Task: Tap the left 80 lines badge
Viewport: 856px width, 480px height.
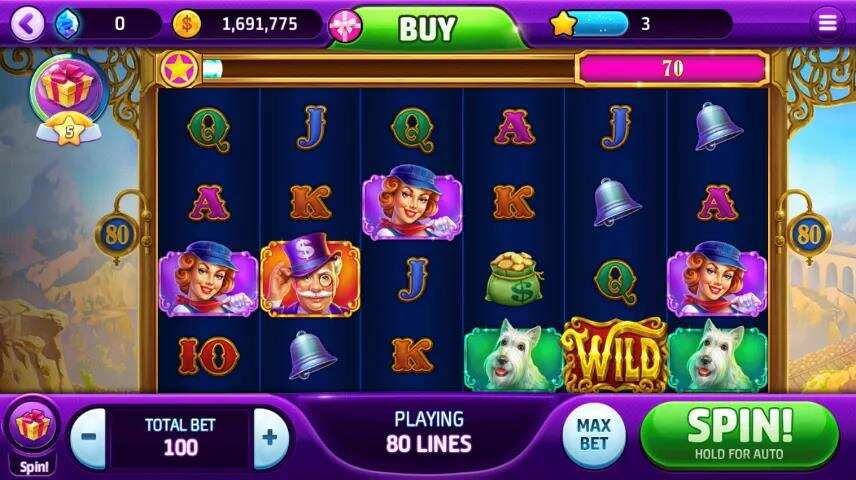Action: pos(114,235)
